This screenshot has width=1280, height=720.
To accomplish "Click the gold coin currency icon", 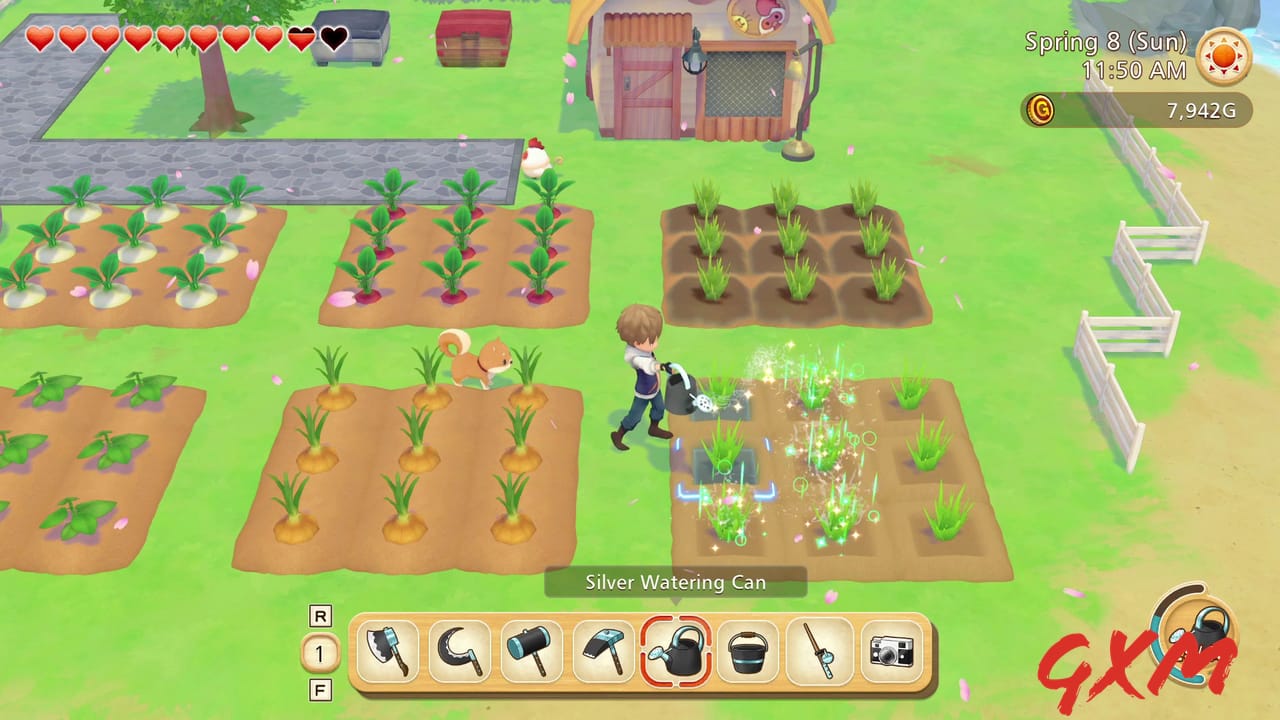I will [1040, 111].
